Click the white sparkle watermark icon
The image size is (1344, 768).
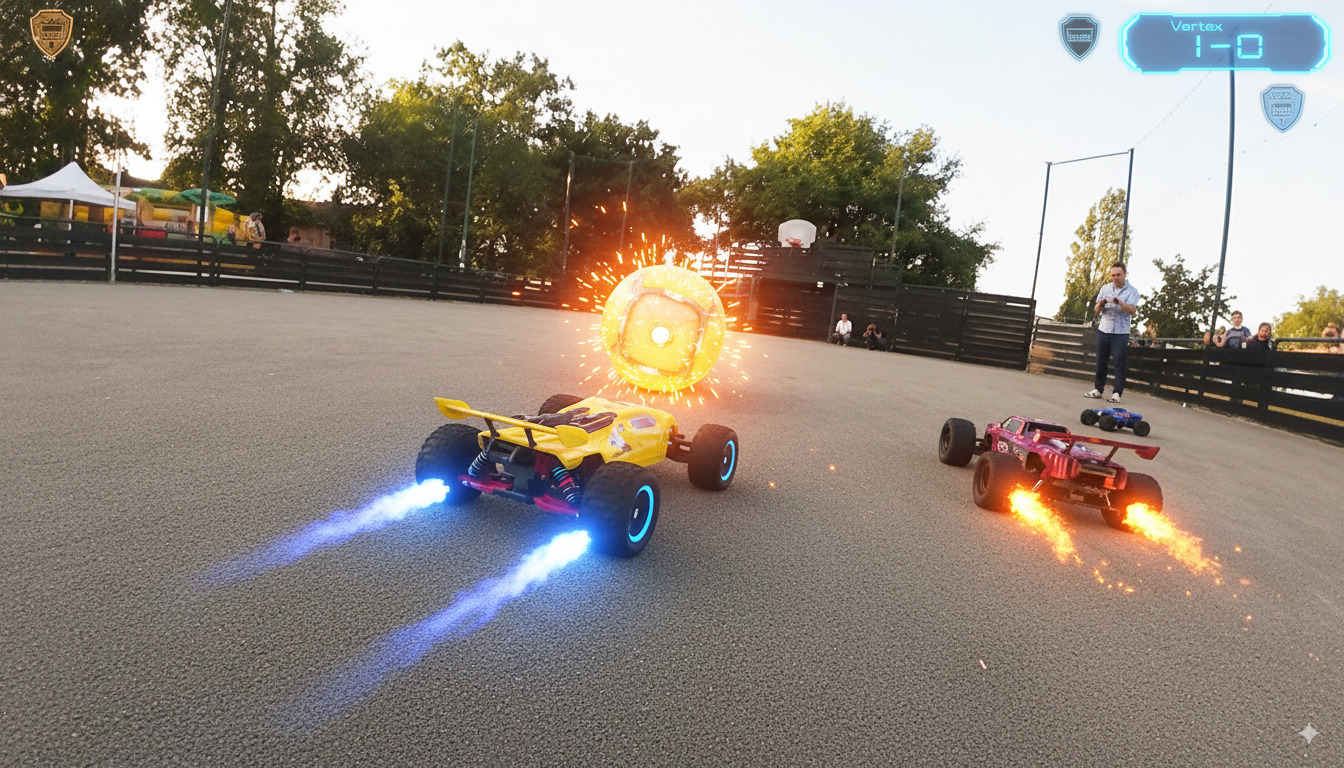[1308, 733]
